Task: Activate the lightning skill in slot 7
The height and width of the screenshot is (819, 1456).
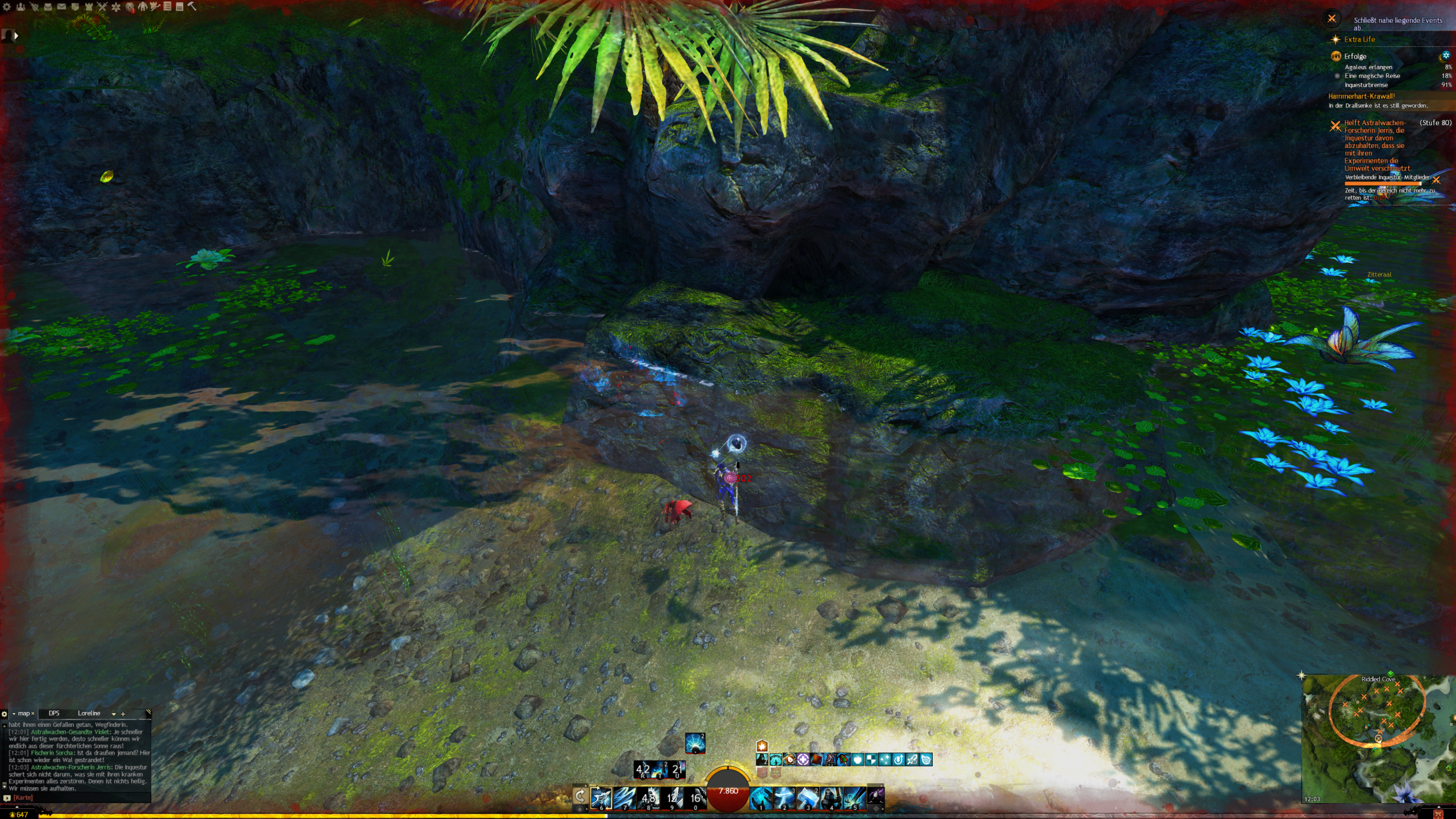Action: (x=624, y=798)
